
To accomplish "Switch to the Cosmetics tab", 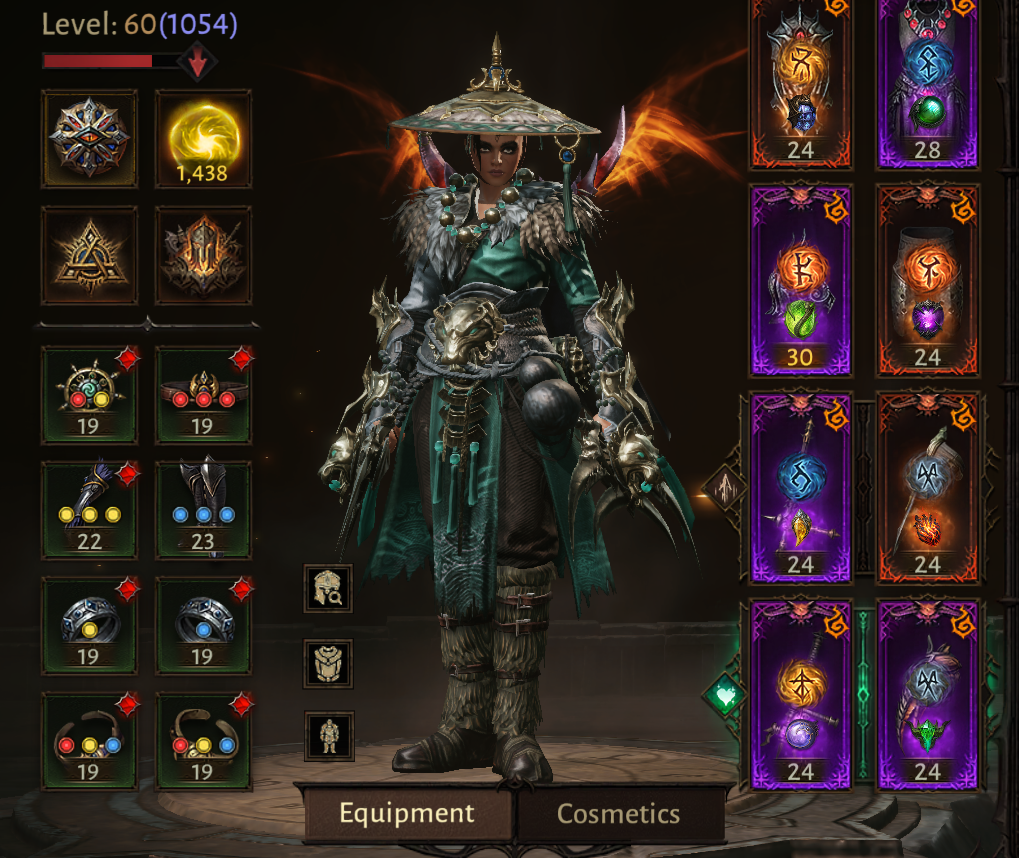I will pyautogui.click(x=618, y=813).
